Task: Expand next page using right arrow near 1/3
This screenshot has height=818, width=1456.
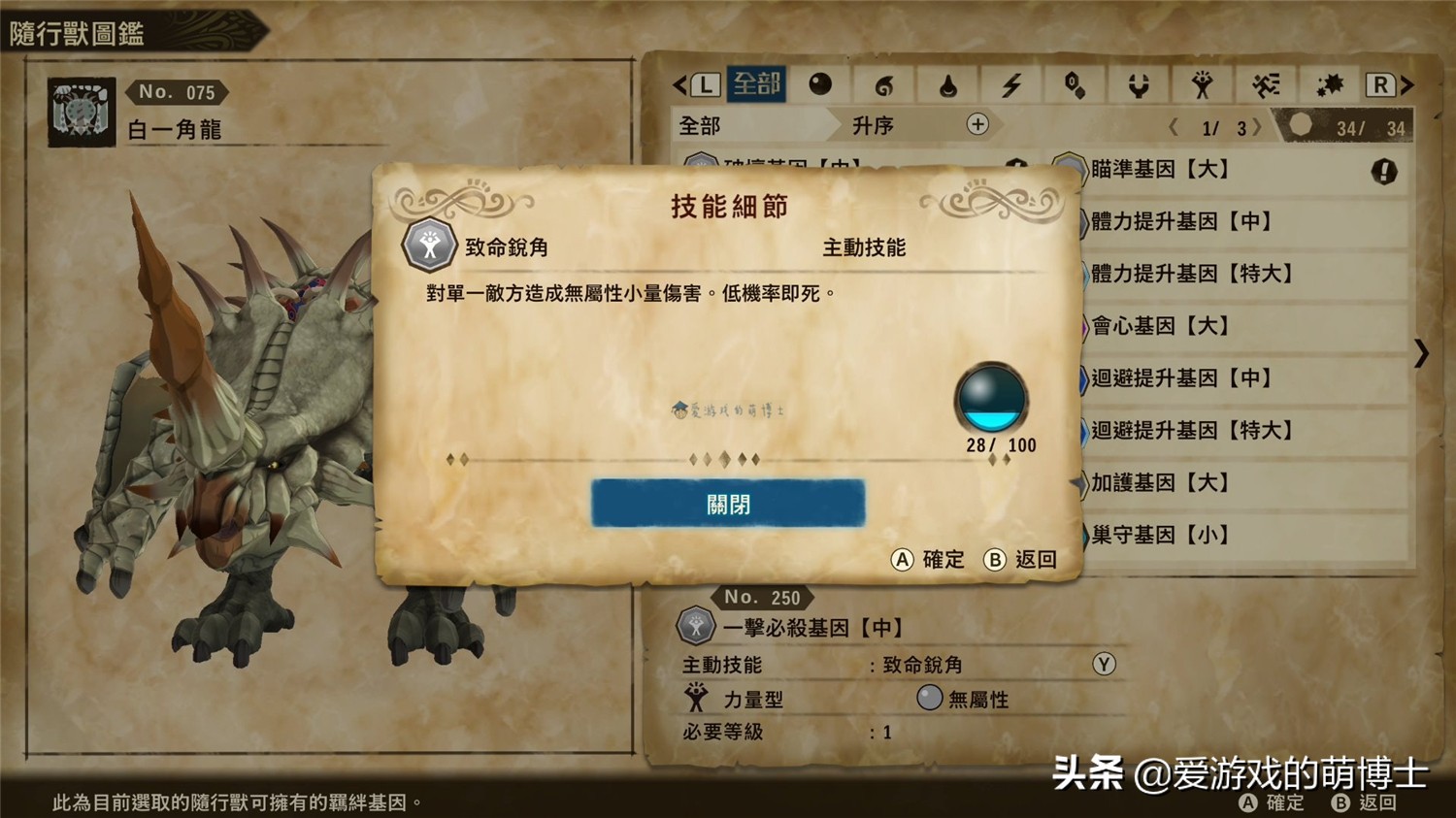Action: point(1259,126)
